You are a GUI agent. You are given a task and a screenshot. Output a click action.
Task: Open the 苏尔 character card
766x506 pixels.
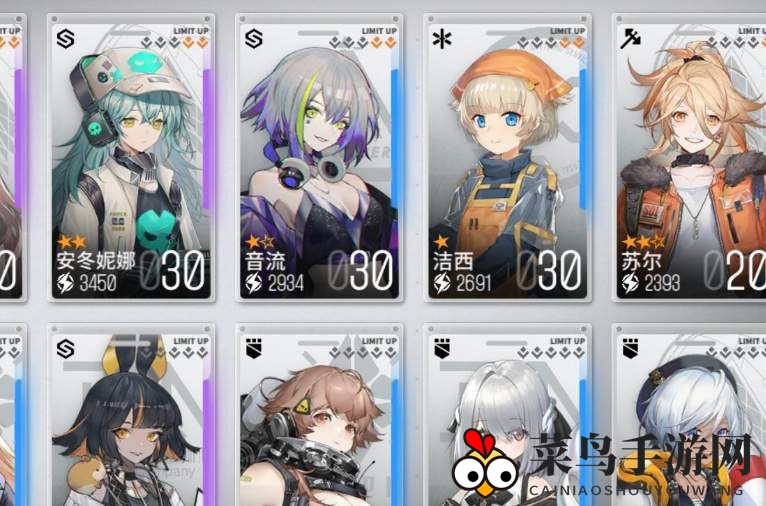click(690, 160)
